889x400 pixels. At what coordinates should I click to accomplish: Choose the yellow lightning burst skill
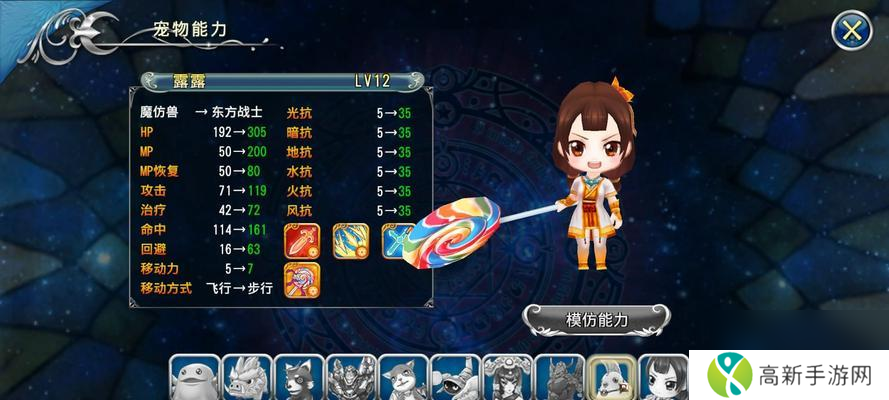click(x=350, y=240)
